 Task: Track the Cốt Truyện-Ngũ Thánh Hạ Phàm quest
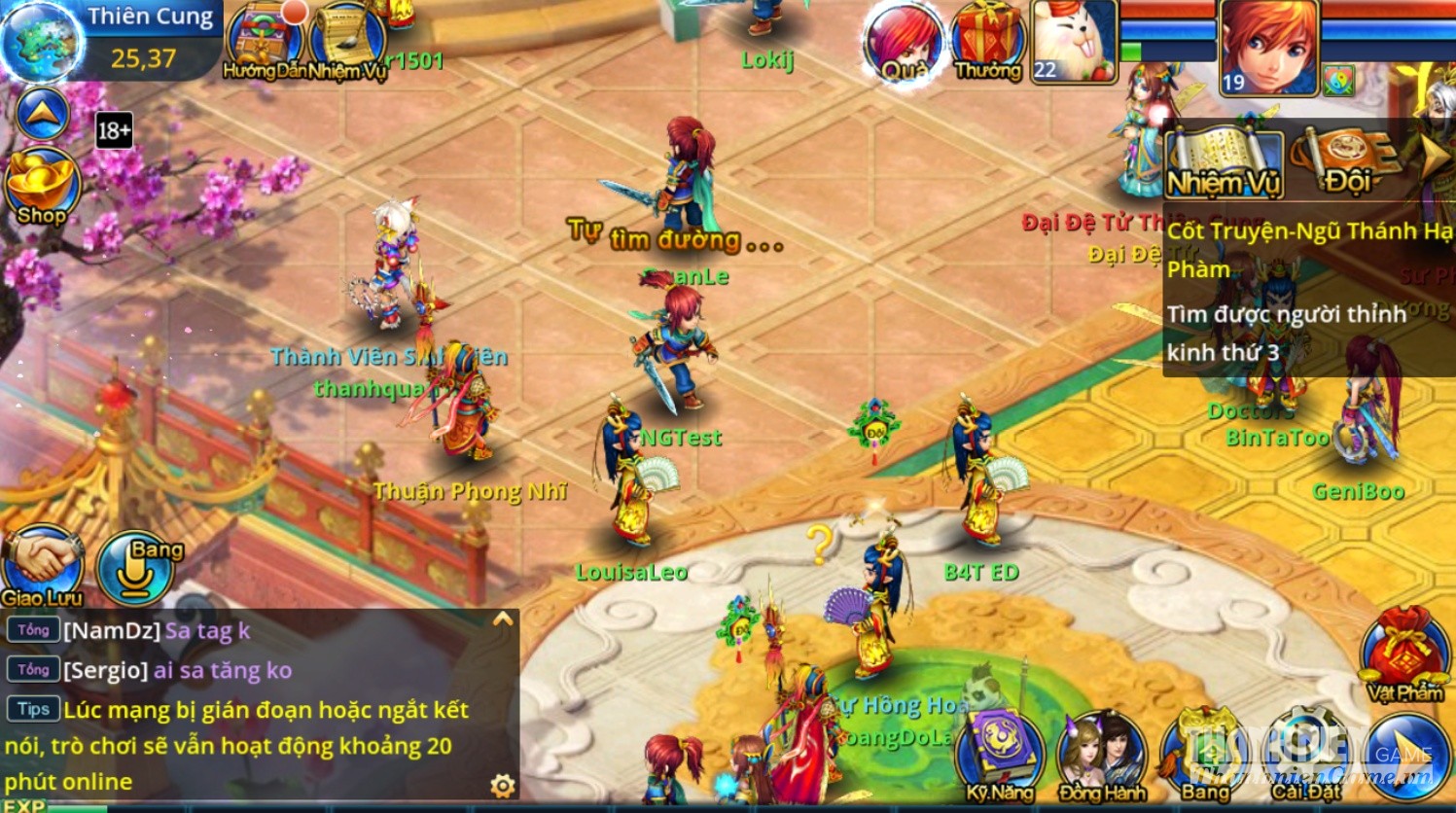pos(1308,250)
